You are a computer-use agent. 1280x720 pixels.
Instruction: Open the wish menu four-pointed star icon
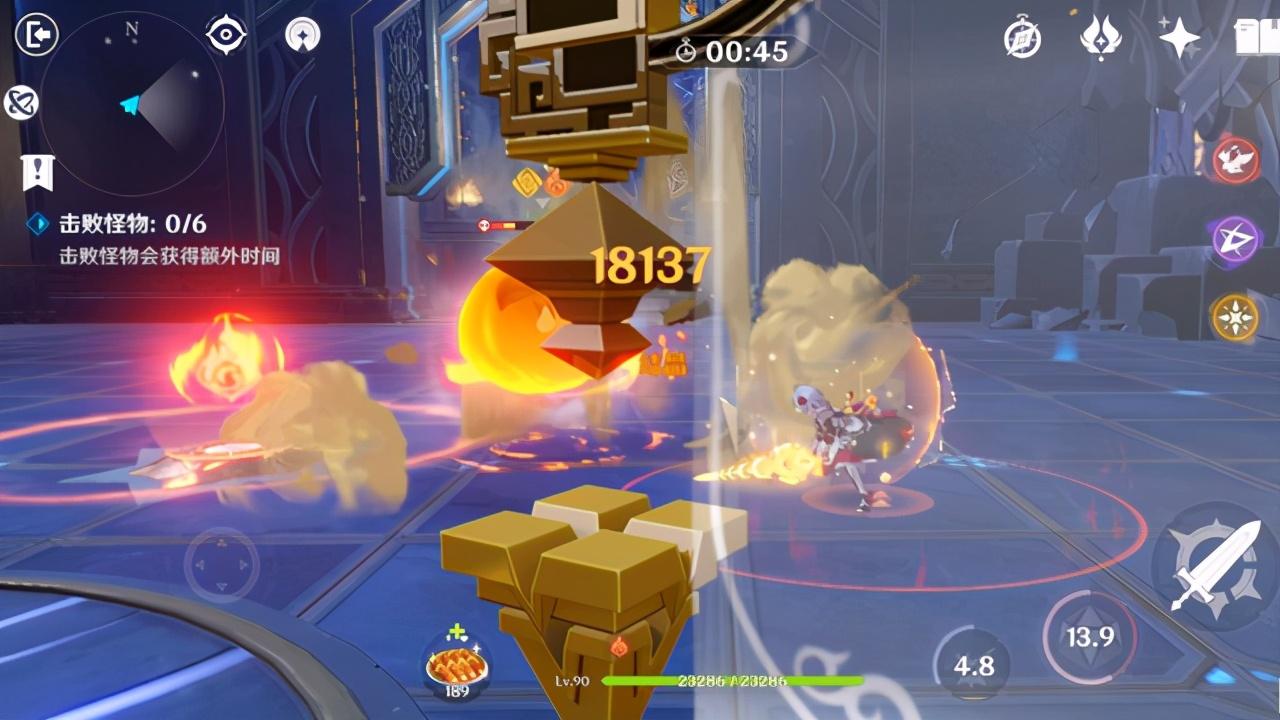point(1179,38)
